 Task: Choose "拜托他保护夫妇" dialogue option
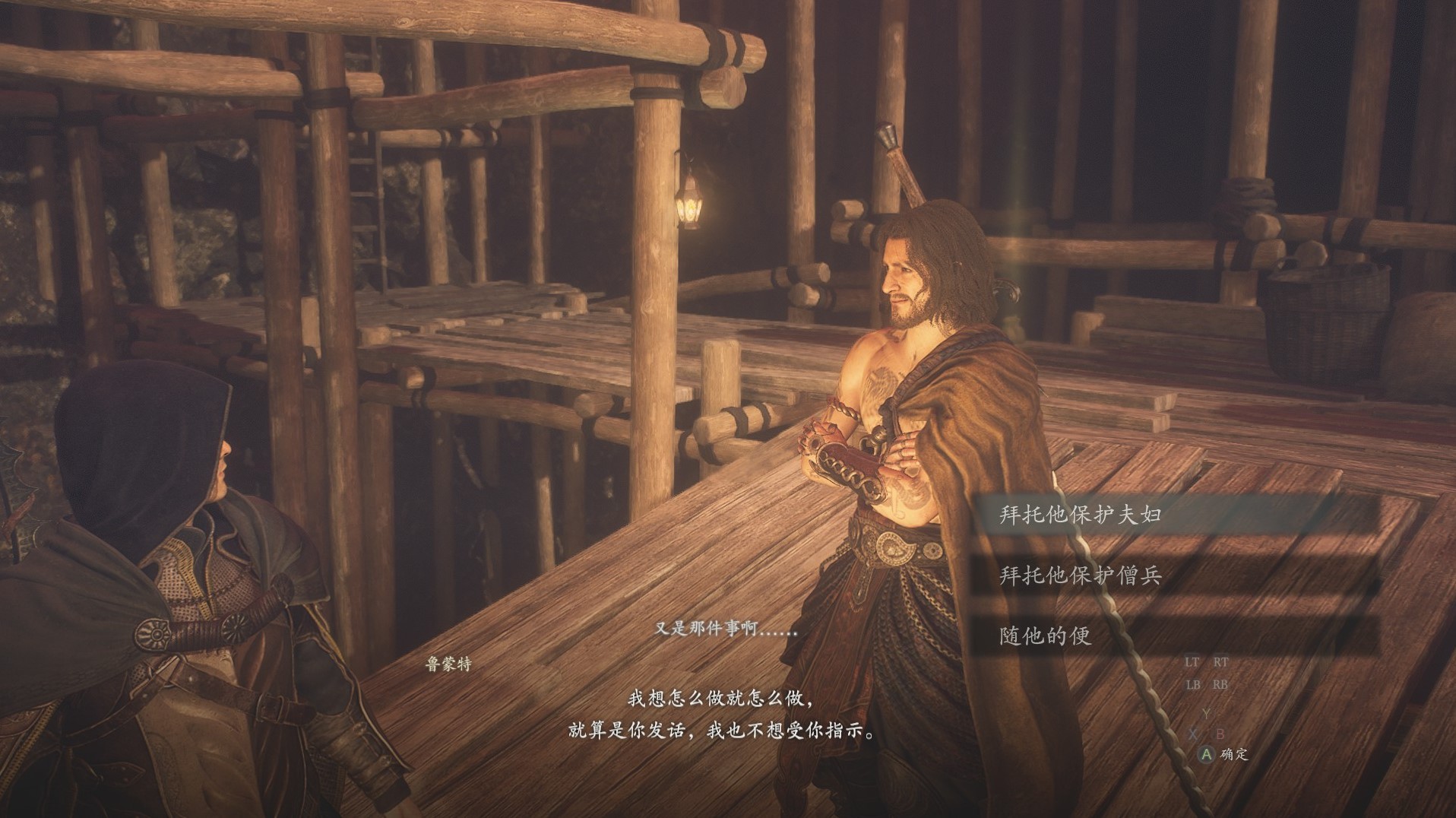point(1080,515)
